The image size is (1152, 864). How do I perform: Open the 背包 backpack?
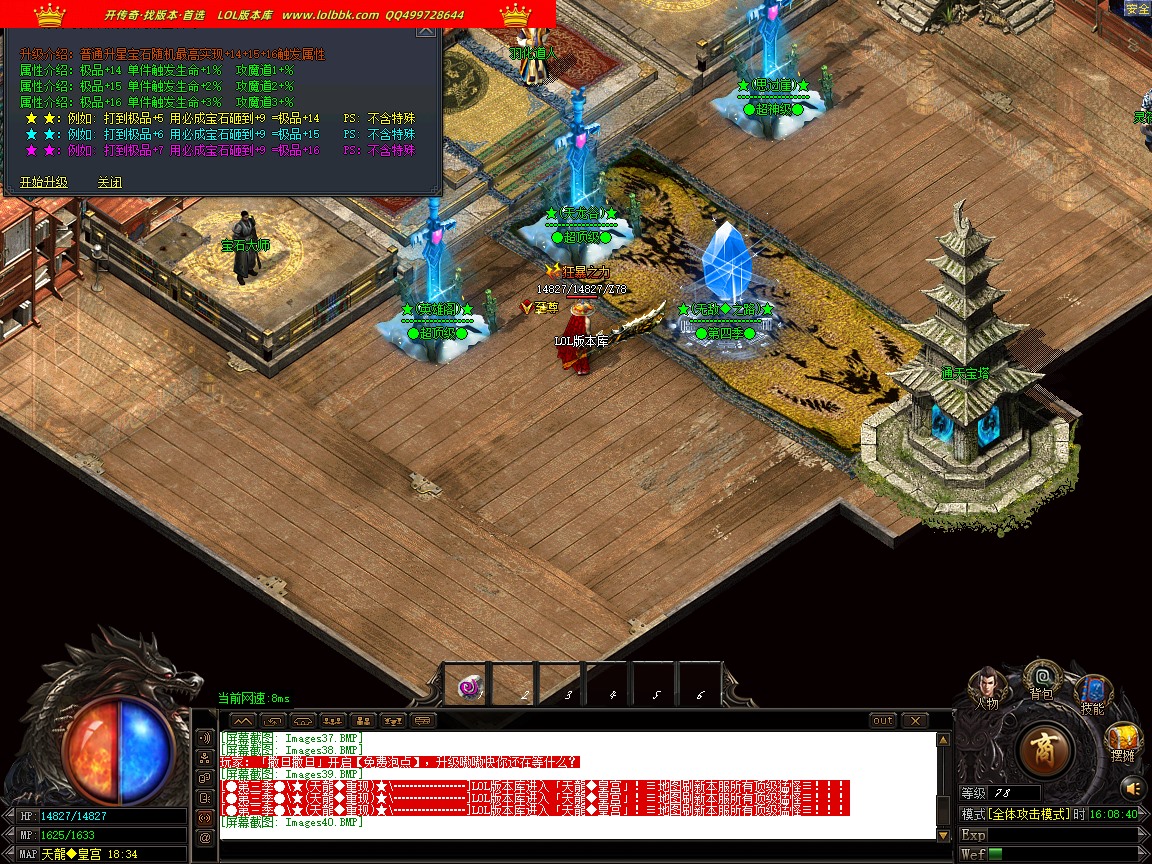coord(1041,680)
